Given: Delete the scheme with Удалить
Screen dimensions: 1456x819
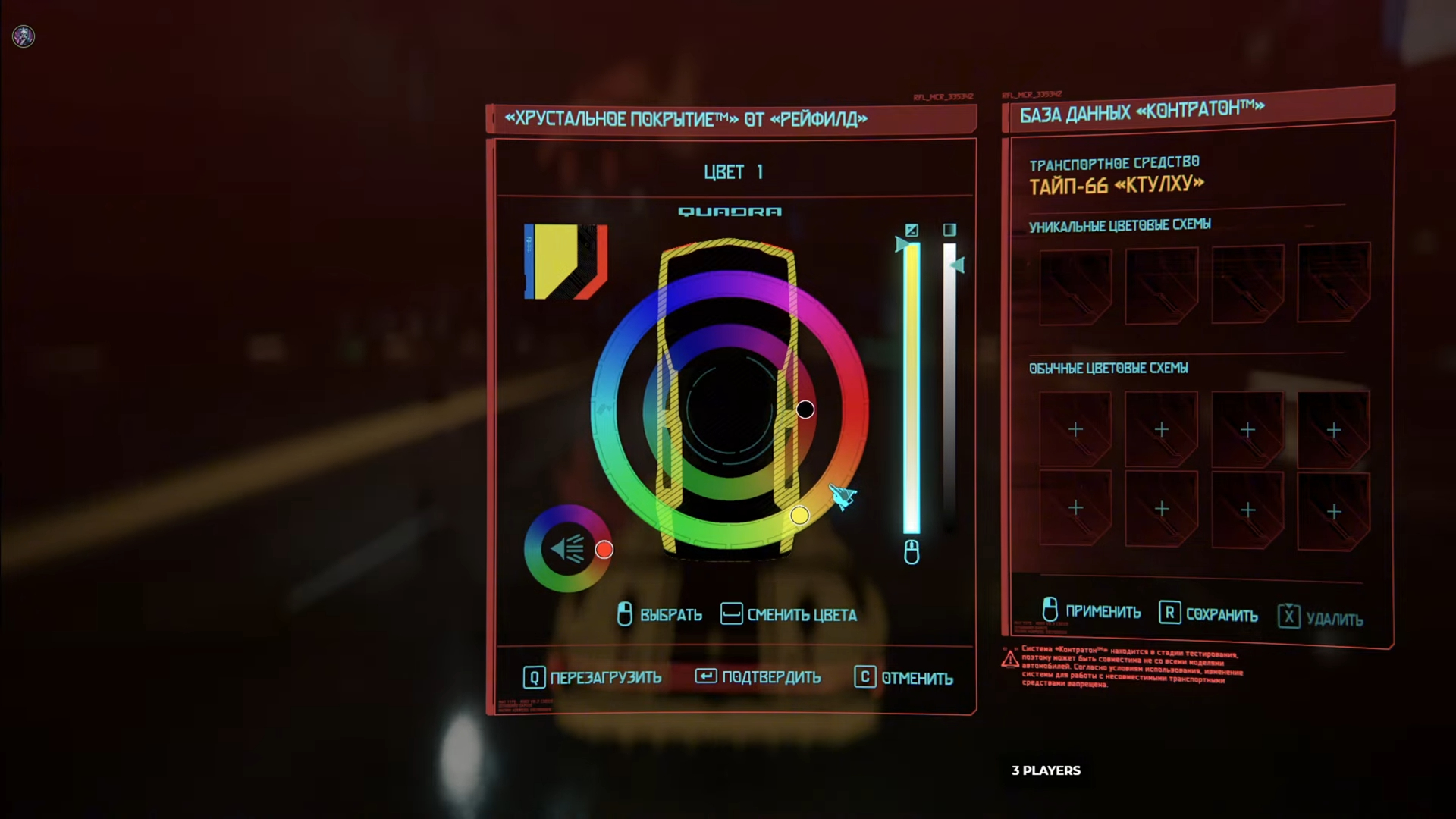Looking at the screenshot, I should [1320, 619].
